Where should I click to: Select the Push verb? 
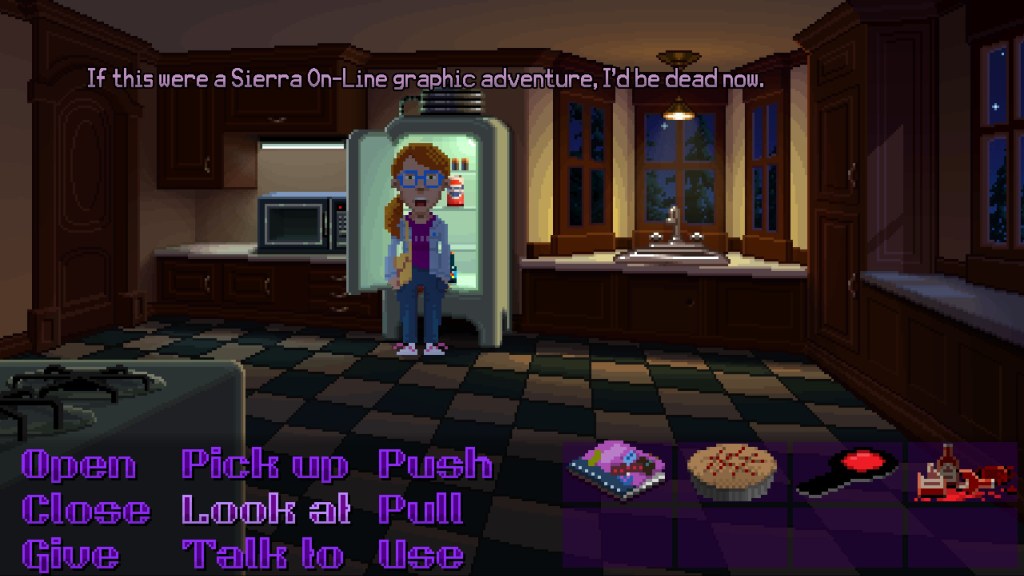pyautogui.click(x=435, y=465)
